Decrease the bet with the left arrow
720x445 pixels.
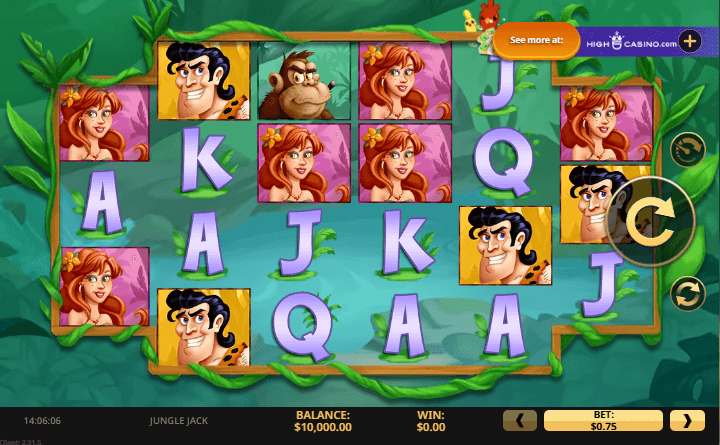pyautogui.click(x=519, y=420)
